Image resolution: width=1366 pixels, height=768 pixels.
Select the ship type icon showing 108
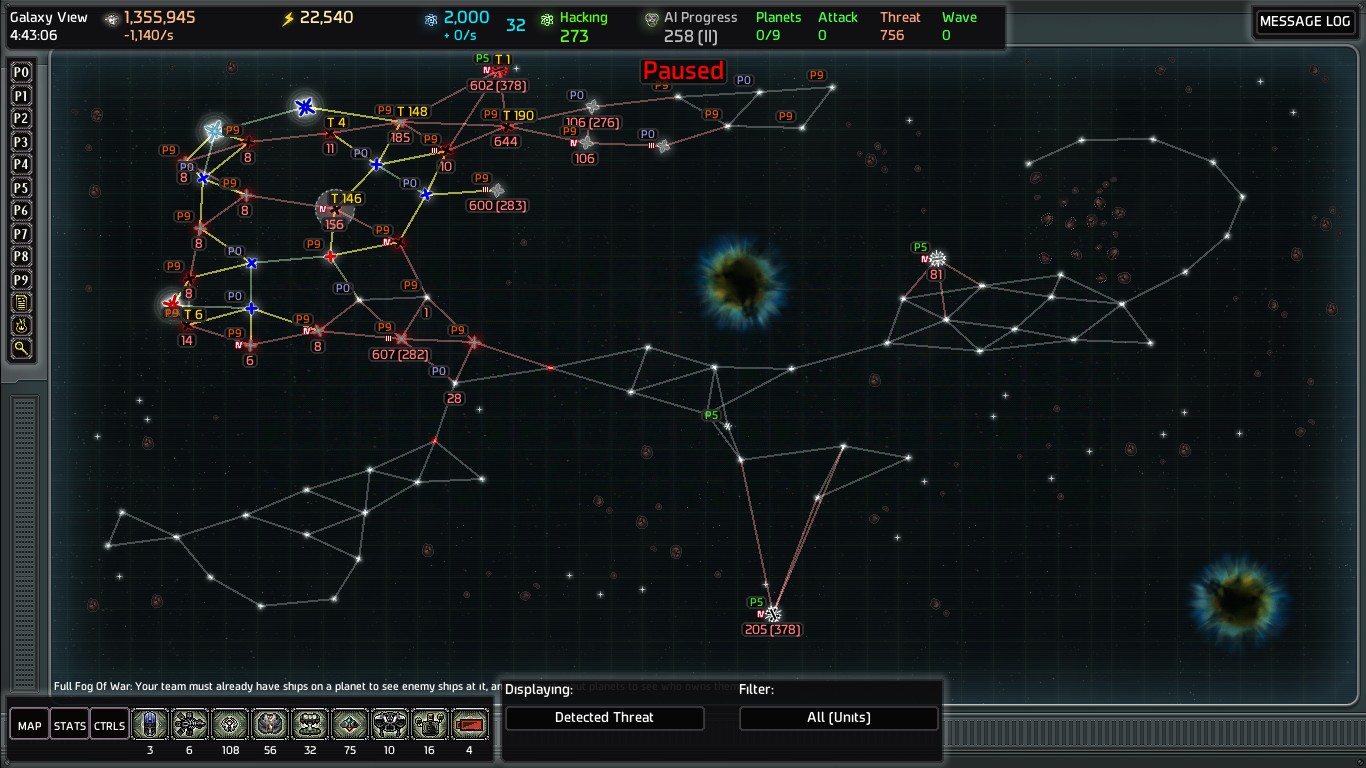point(230,724)
